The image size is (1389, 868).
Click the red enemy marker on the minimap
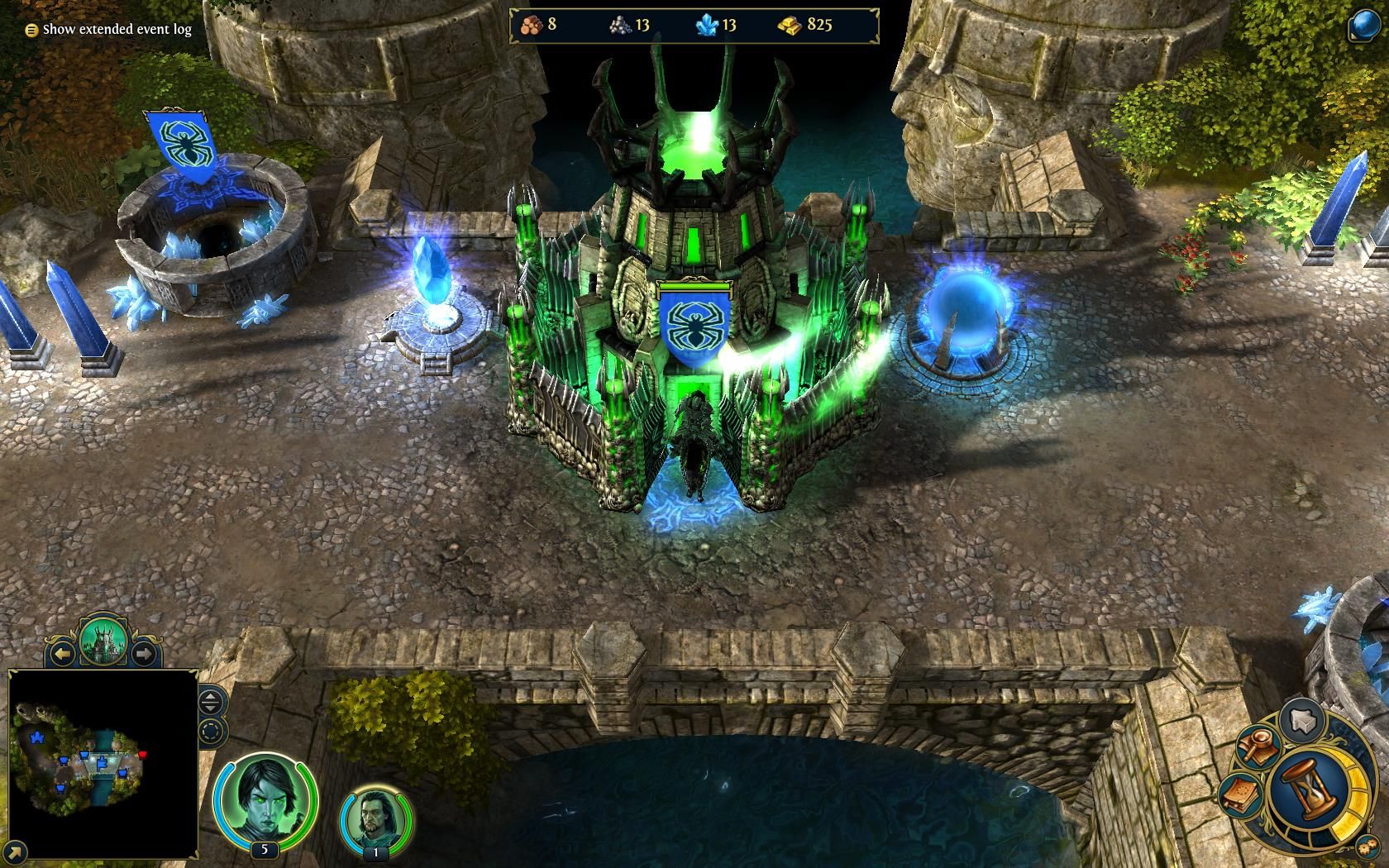pyautogui.click(x=142, y=754)
